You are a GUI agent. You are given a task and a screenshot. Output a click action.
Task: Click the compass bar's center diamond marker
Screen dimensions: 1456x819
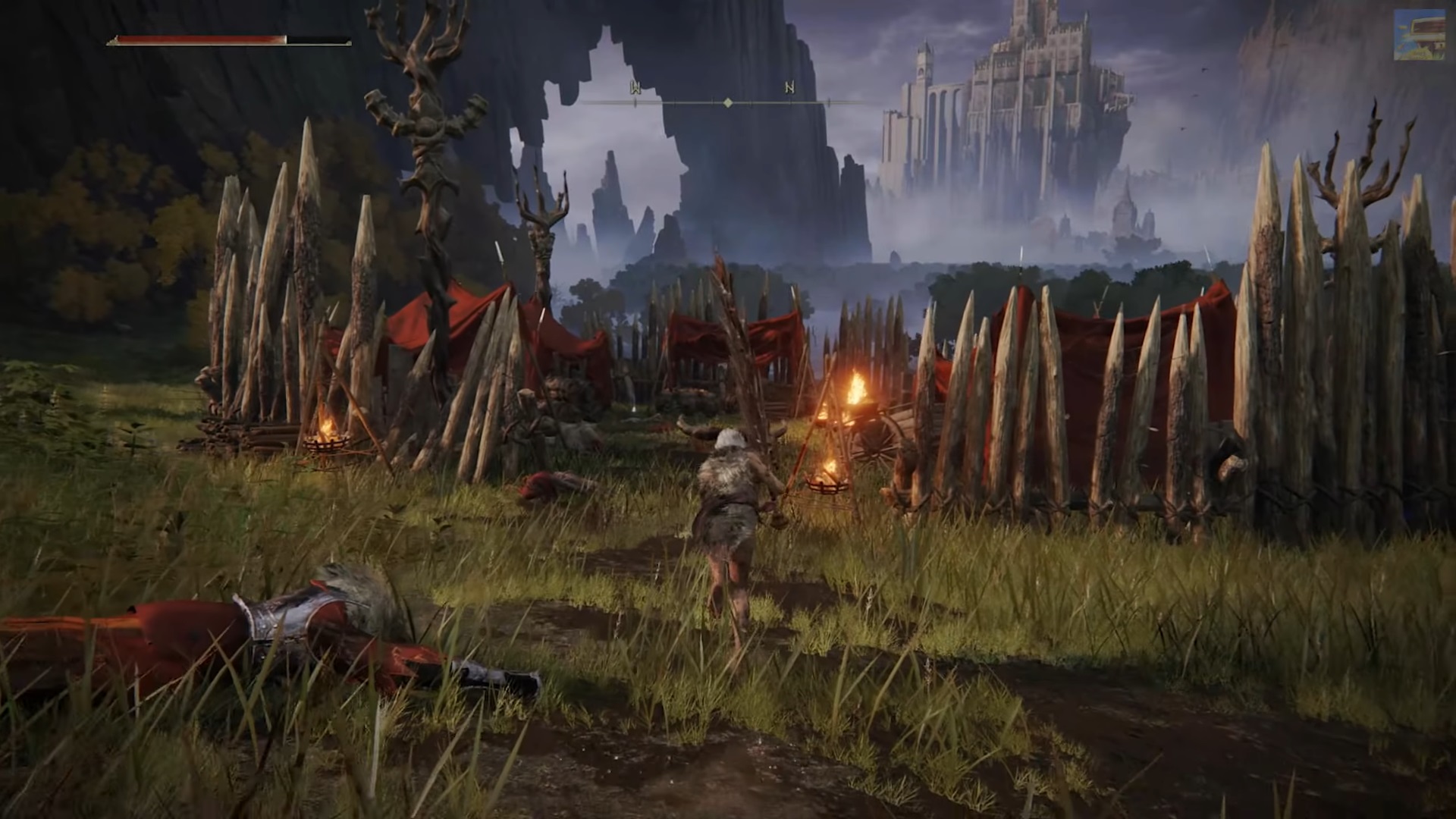coord(728,102)
